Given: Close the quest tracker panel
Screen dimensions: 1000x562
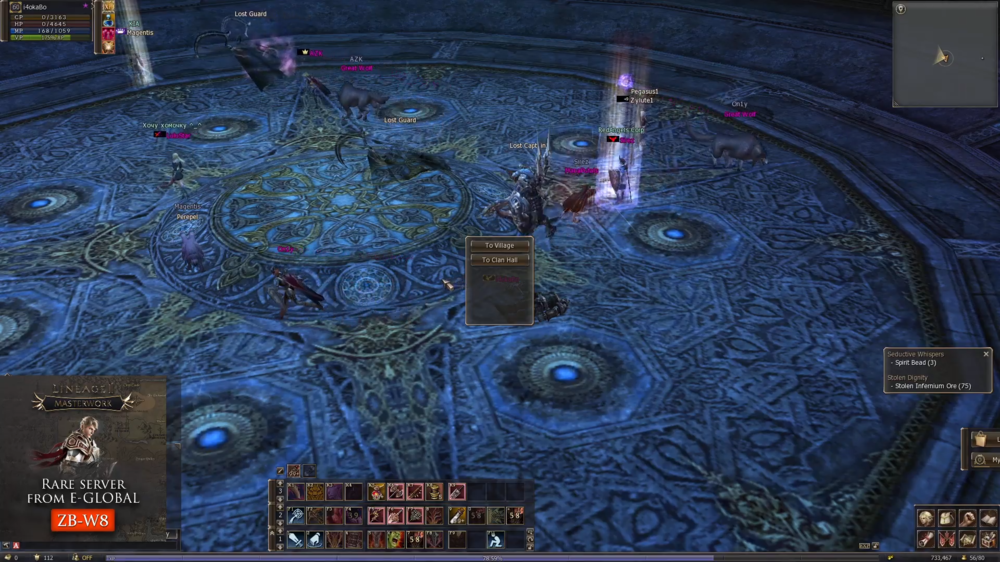Looking at the screenshot, I should 986,354.
